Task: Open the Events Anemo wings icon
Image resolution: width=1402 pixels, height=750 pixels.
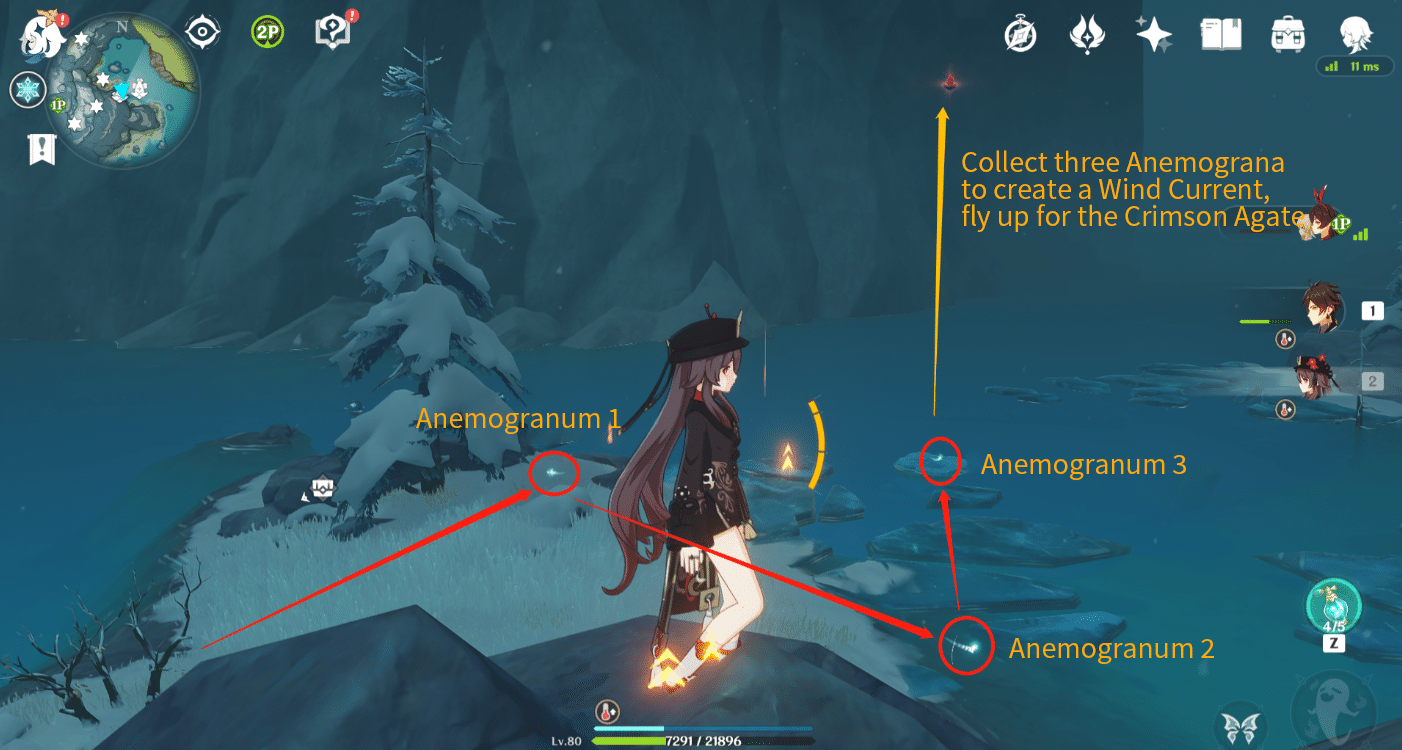Action: pyautogui.click(x=1087, y=34)
